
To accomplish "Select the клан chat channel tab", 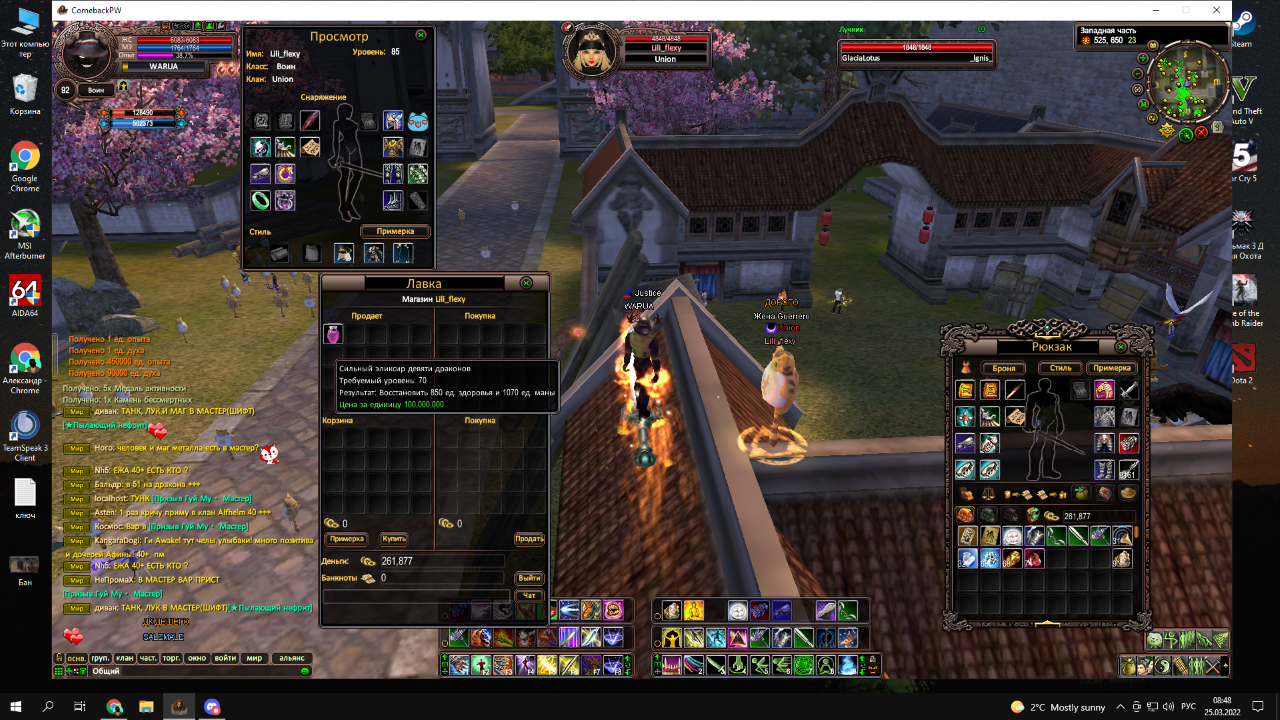I will coord(124,658).
